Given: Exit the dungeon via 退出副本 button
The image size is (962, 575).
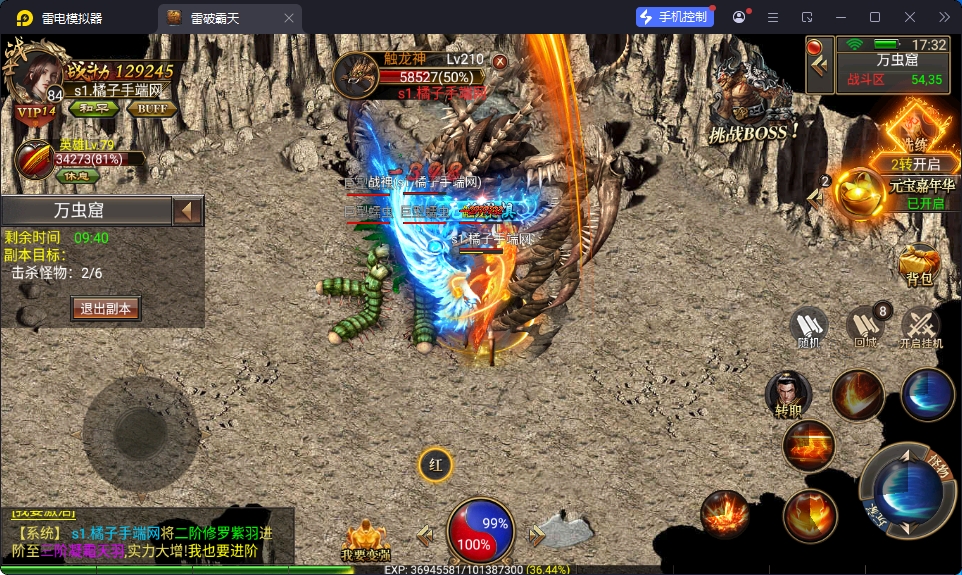Looking at the screenshot, I should pos(105,308).
